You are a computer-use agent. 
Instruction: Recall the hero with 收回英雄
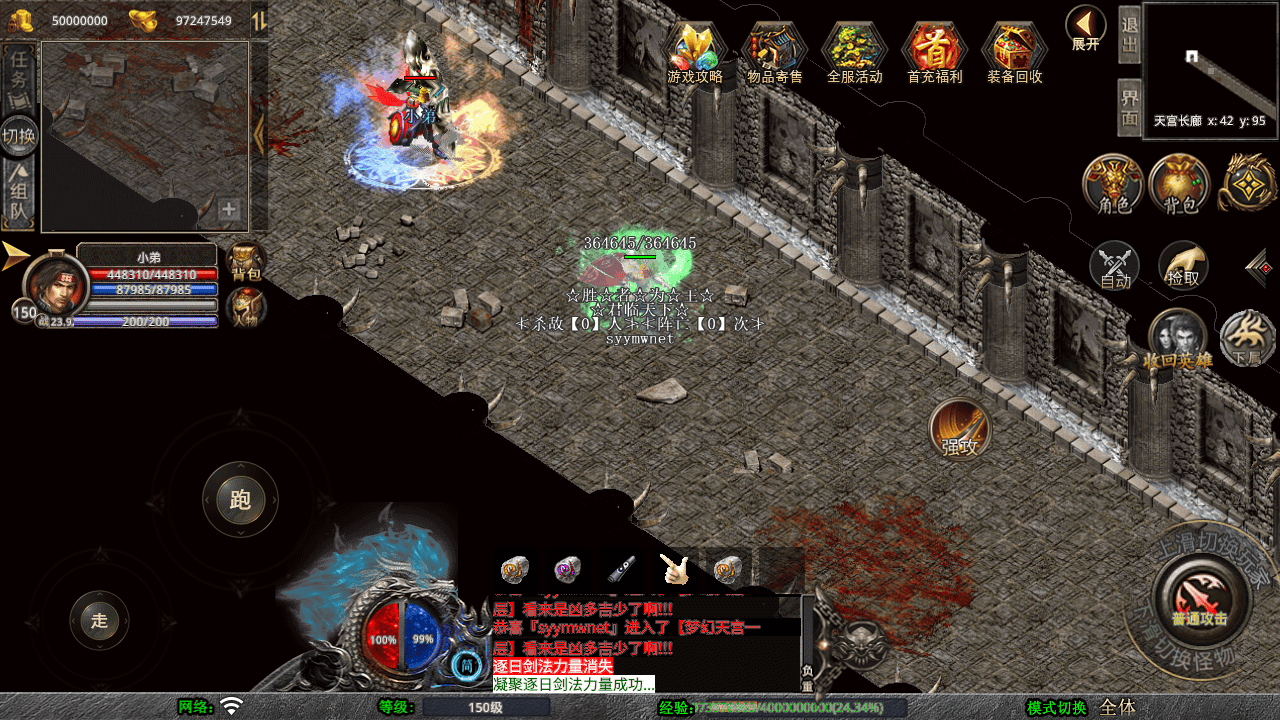pyautogui.click(x=1177, y=339)
